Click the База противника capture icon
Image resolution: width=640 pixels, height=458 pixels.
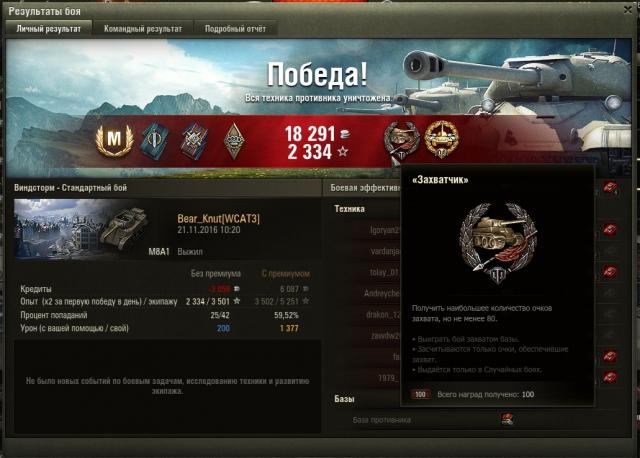click(x=507, y=420)
